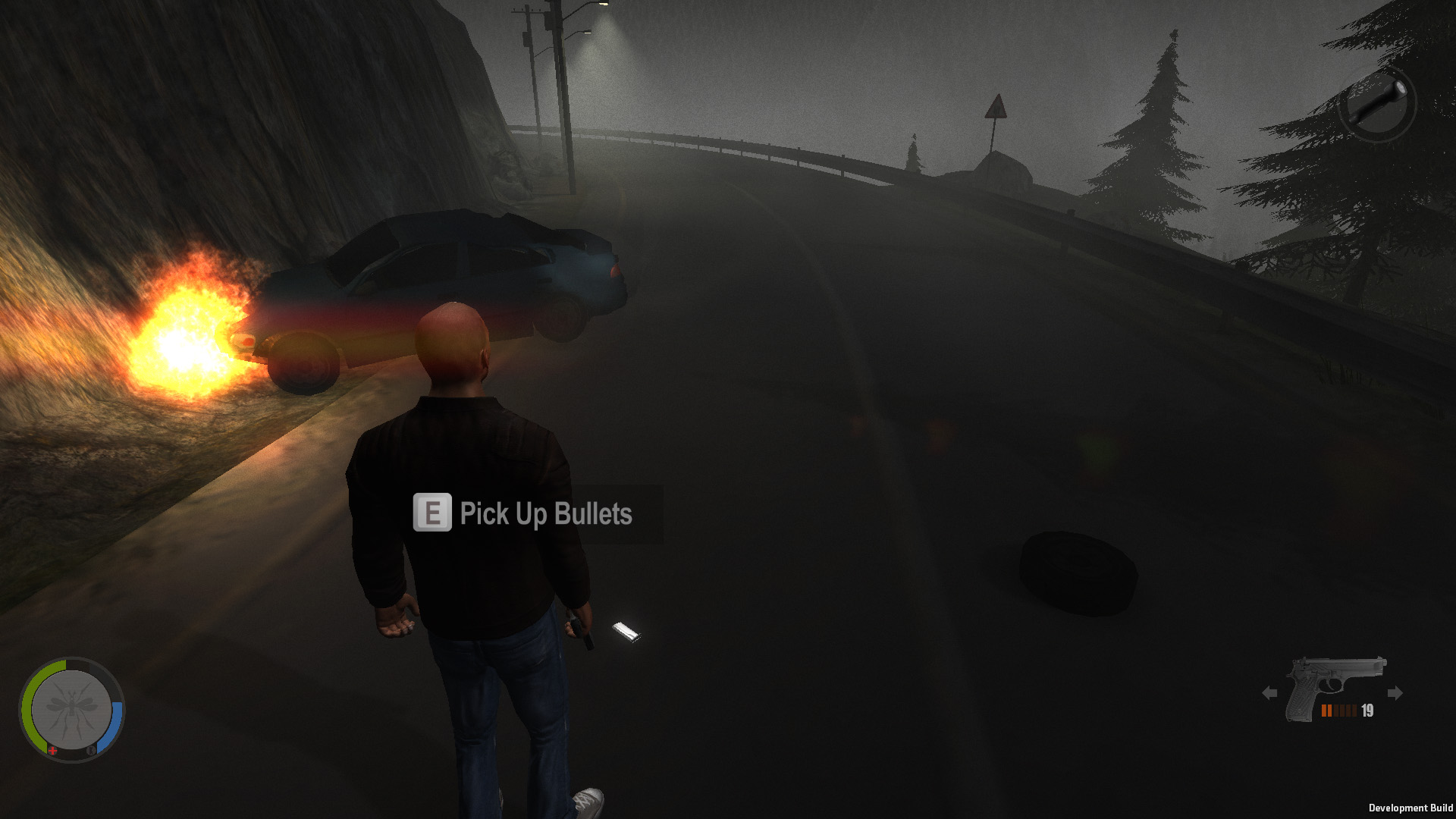Click the right arrow to cycle weapons
This screenshot has height=819, width=1456.
[1395, 693]
